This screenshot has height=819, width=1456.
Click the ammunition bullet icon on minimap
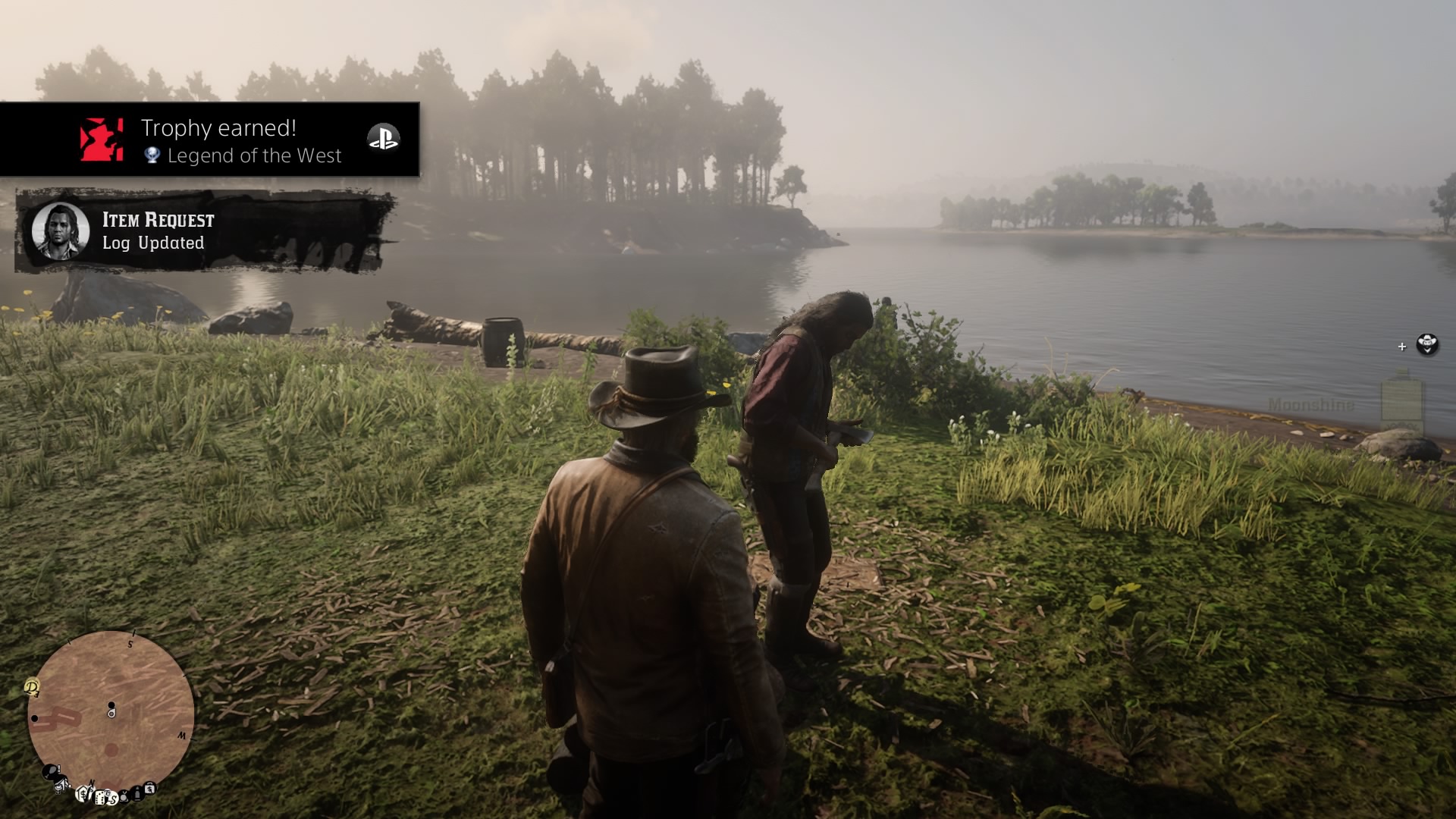tap(136, 793)
